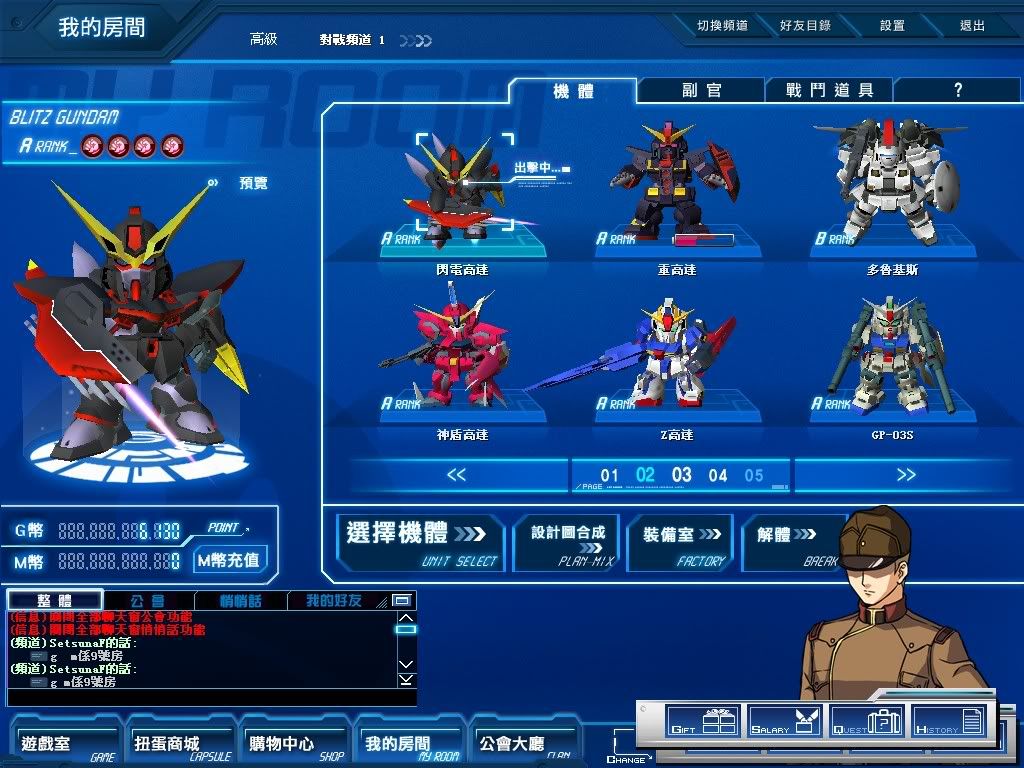The width and height of the screenshot is (1024, 768).
Task: Open the 購物中心 Shop
Action: click(x=282, y=745)
